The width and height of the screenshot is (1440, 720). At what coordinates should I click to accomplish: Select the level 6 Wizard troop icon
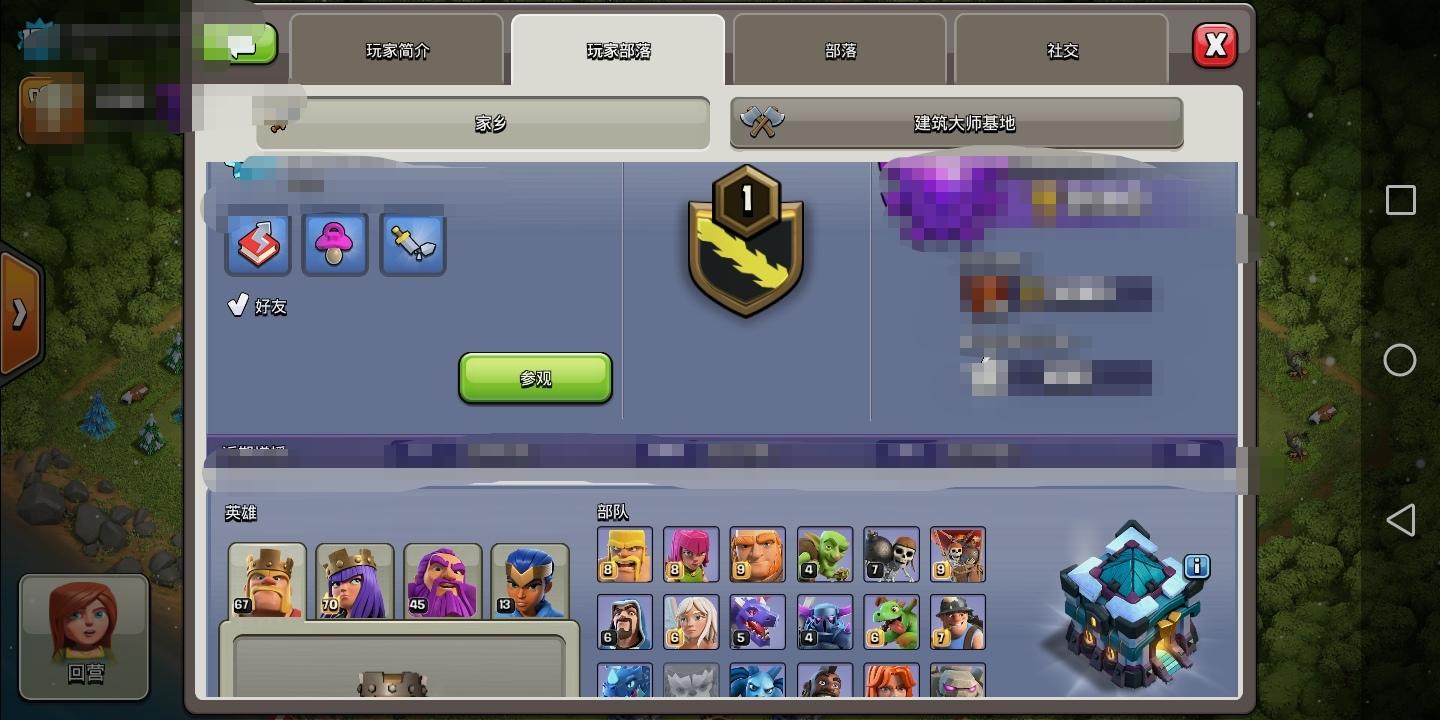click(624, 621)
